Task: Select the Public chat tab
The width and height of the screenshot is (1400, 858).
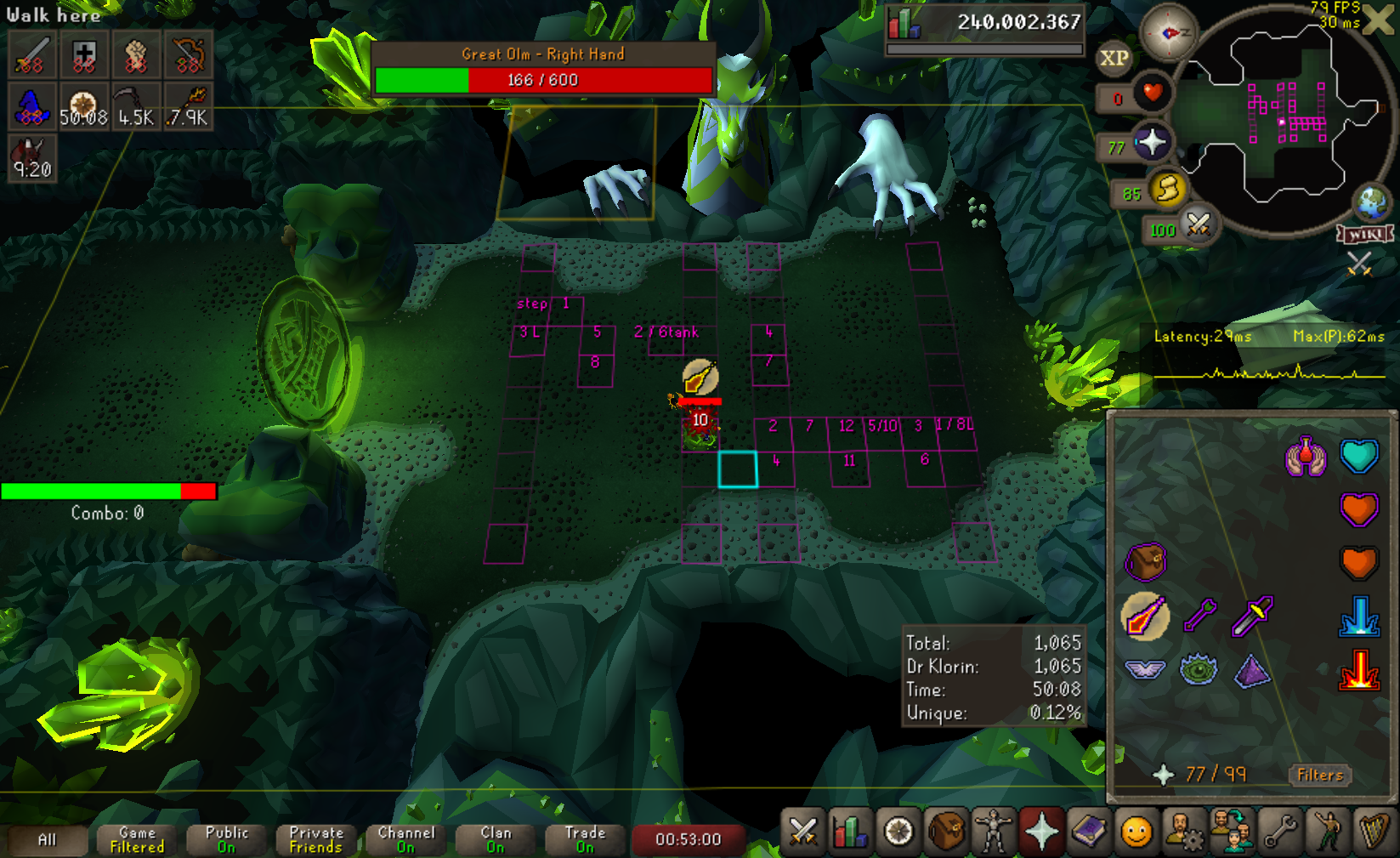Action: coord(227,839)
